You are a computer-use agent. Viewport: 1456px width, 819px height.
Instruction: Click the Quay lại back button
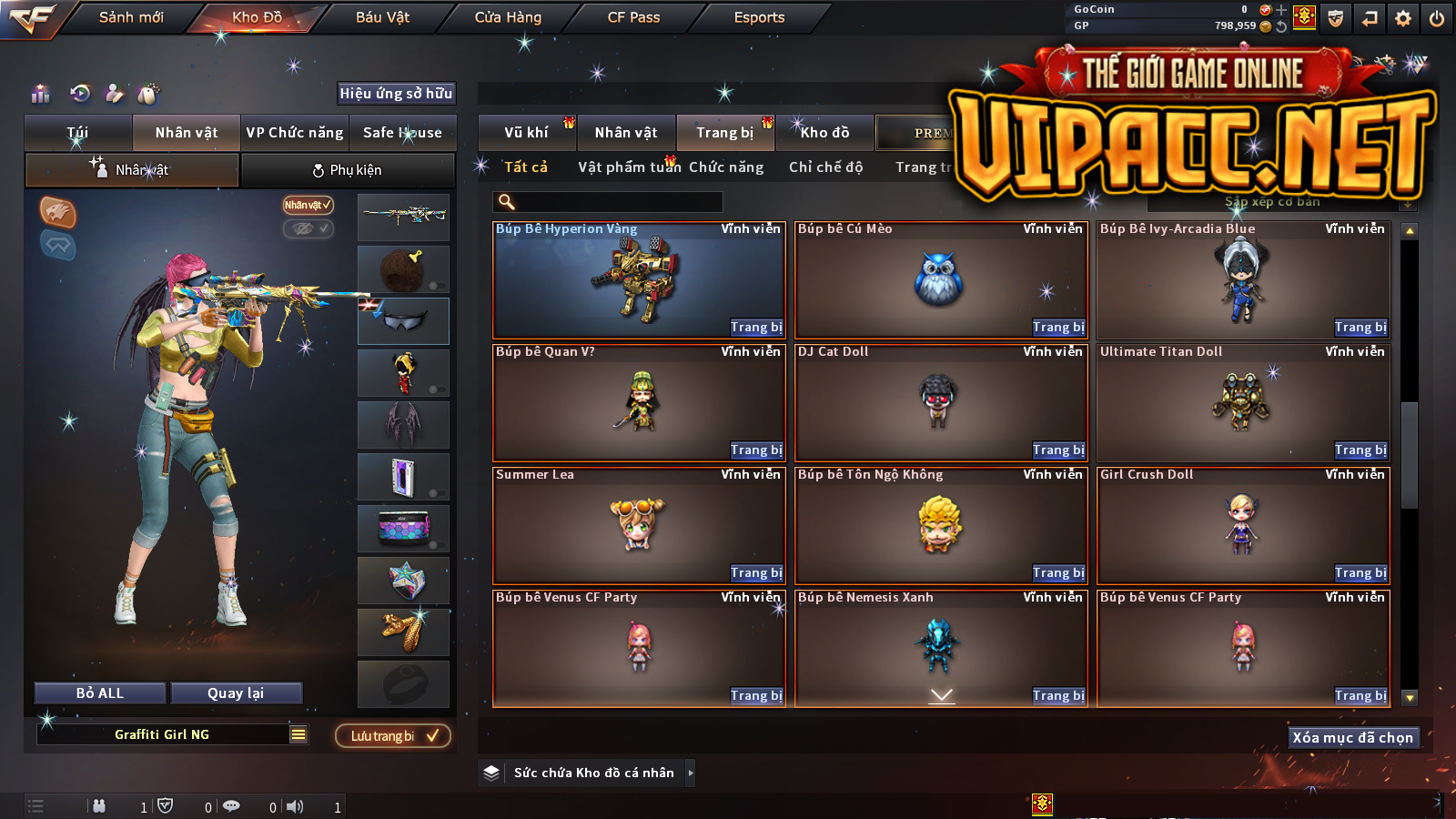click(x=236, y=693)
